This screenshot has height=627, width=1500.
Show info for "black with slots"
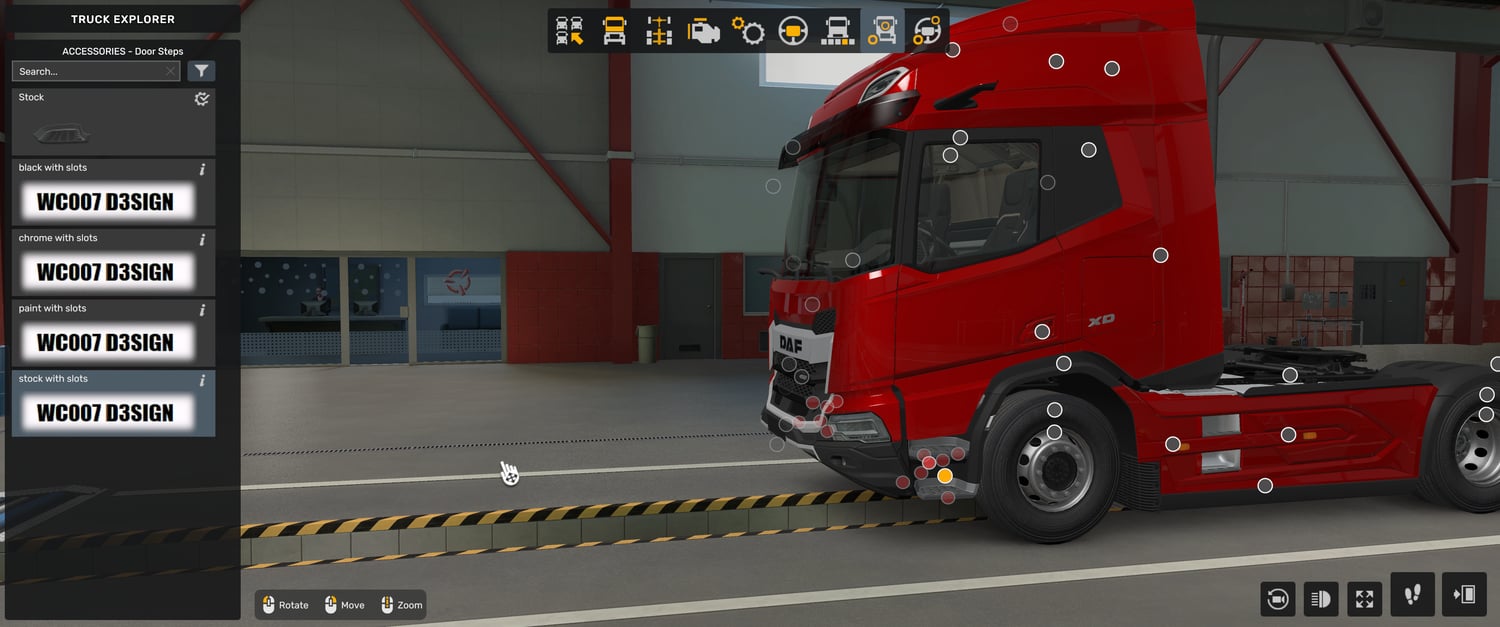point(202,169)
